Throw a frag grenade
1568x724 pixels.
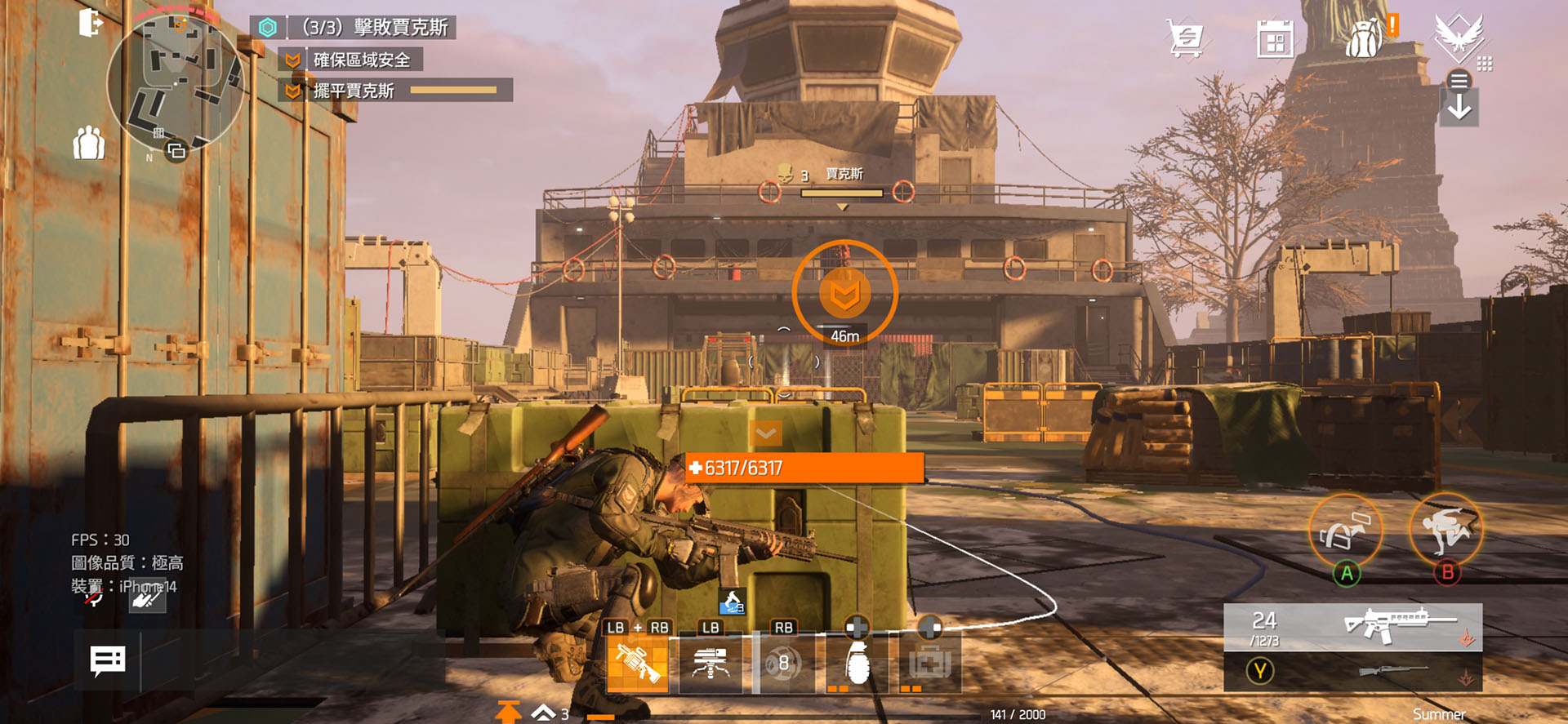[x=857, y=664]
